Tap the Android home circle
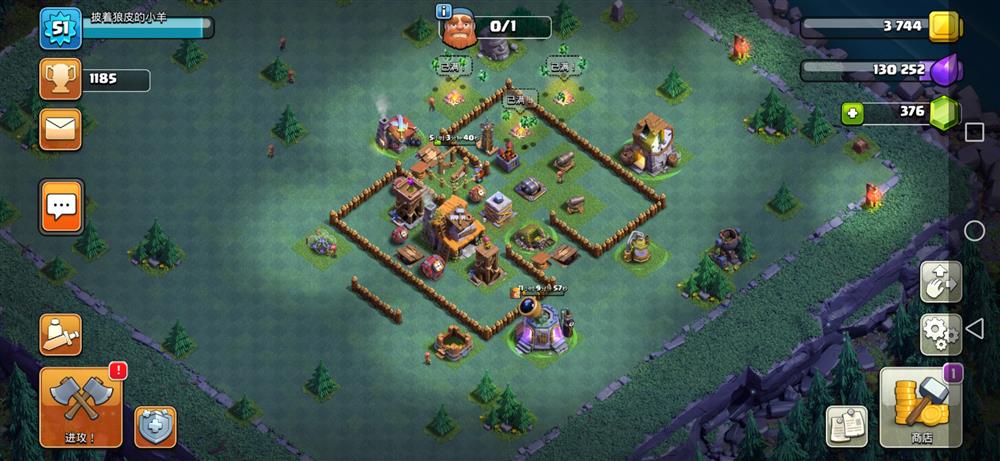Screen dimensions: 1000x461 coord(974,231)
